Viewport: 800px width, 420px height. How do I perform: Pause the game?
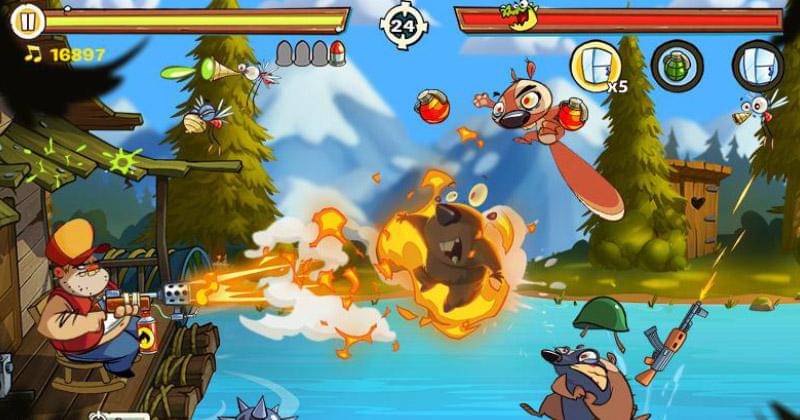[x=30, y=20]
